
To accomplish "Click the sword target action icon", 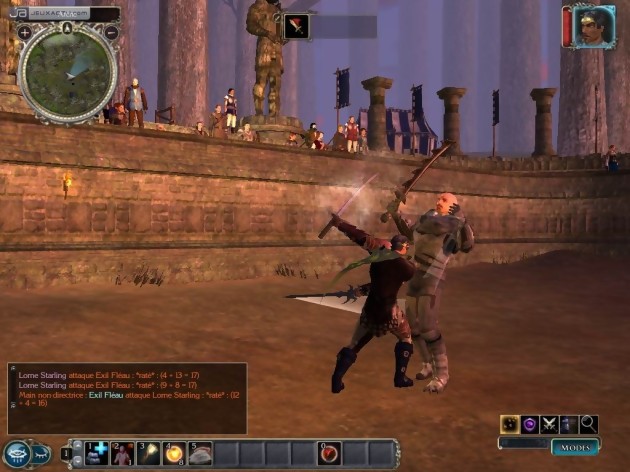I will point(296,27).
